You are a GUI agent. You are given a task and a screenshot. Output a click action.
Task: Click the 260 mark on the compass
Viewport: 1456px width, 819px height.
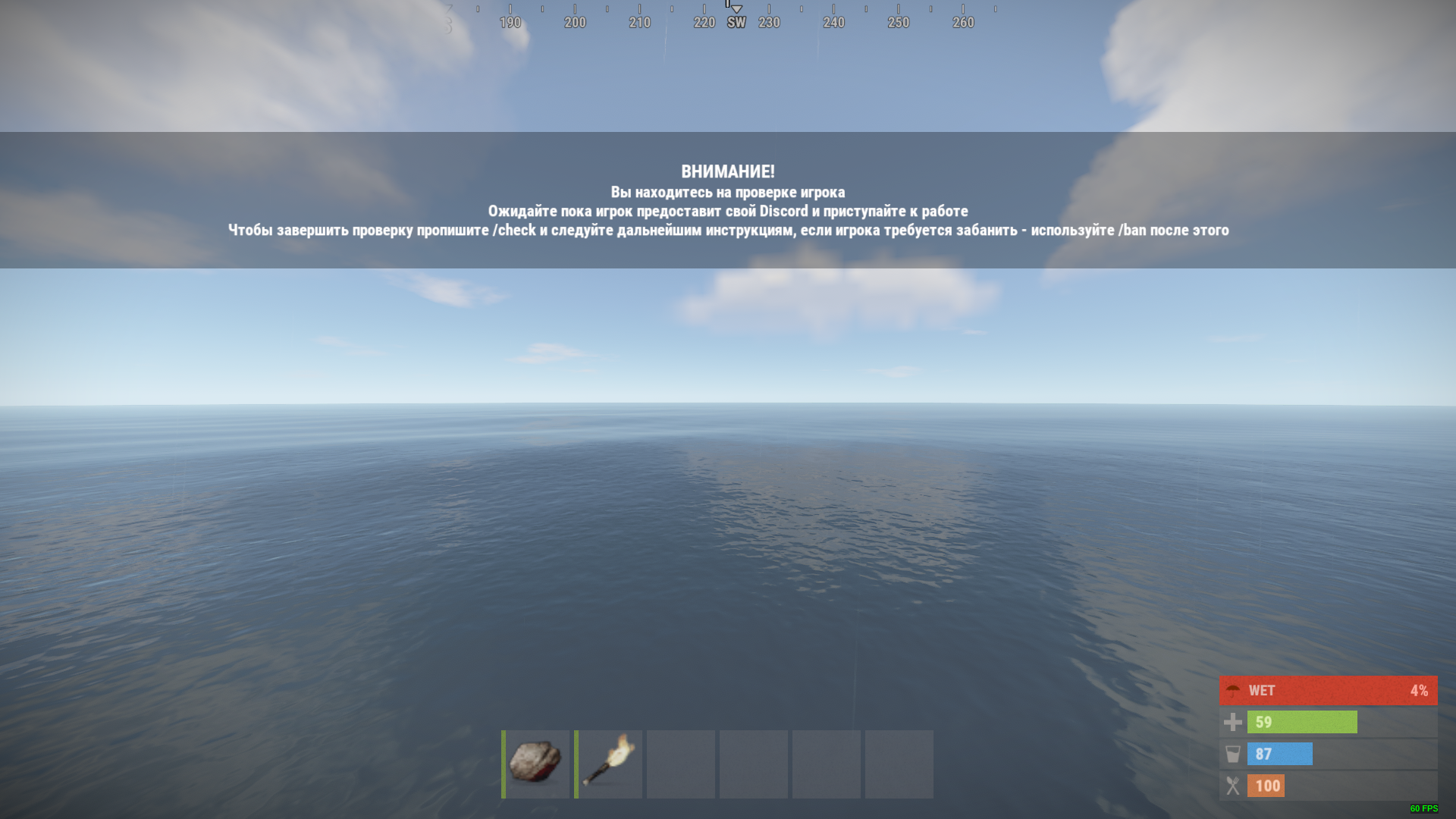tap(963, 22)
